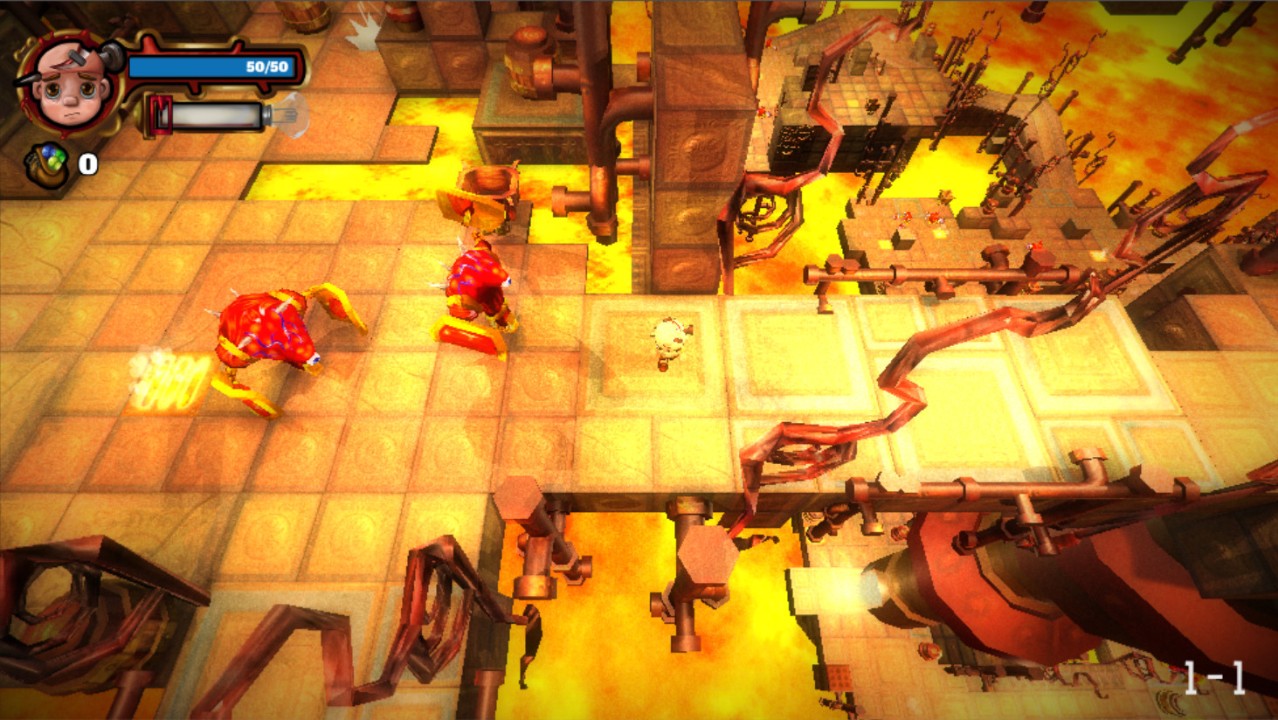Open the gem bag icon
Image resolution: width=1278 pixels, height=720 pixels.
click(x=47, y=165)
